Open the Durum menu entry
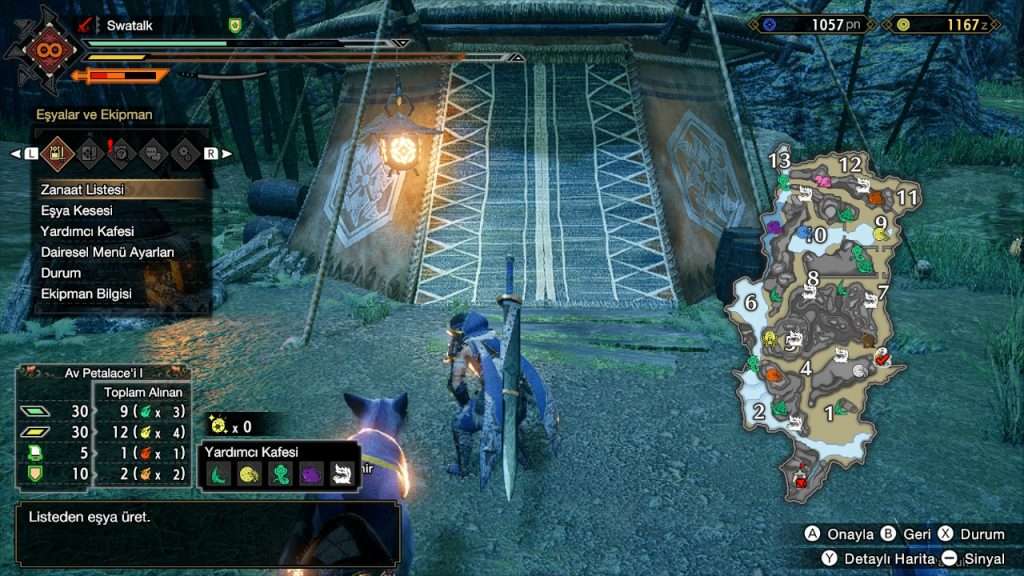Viewport: 1024px width, 576px height. 60,273
